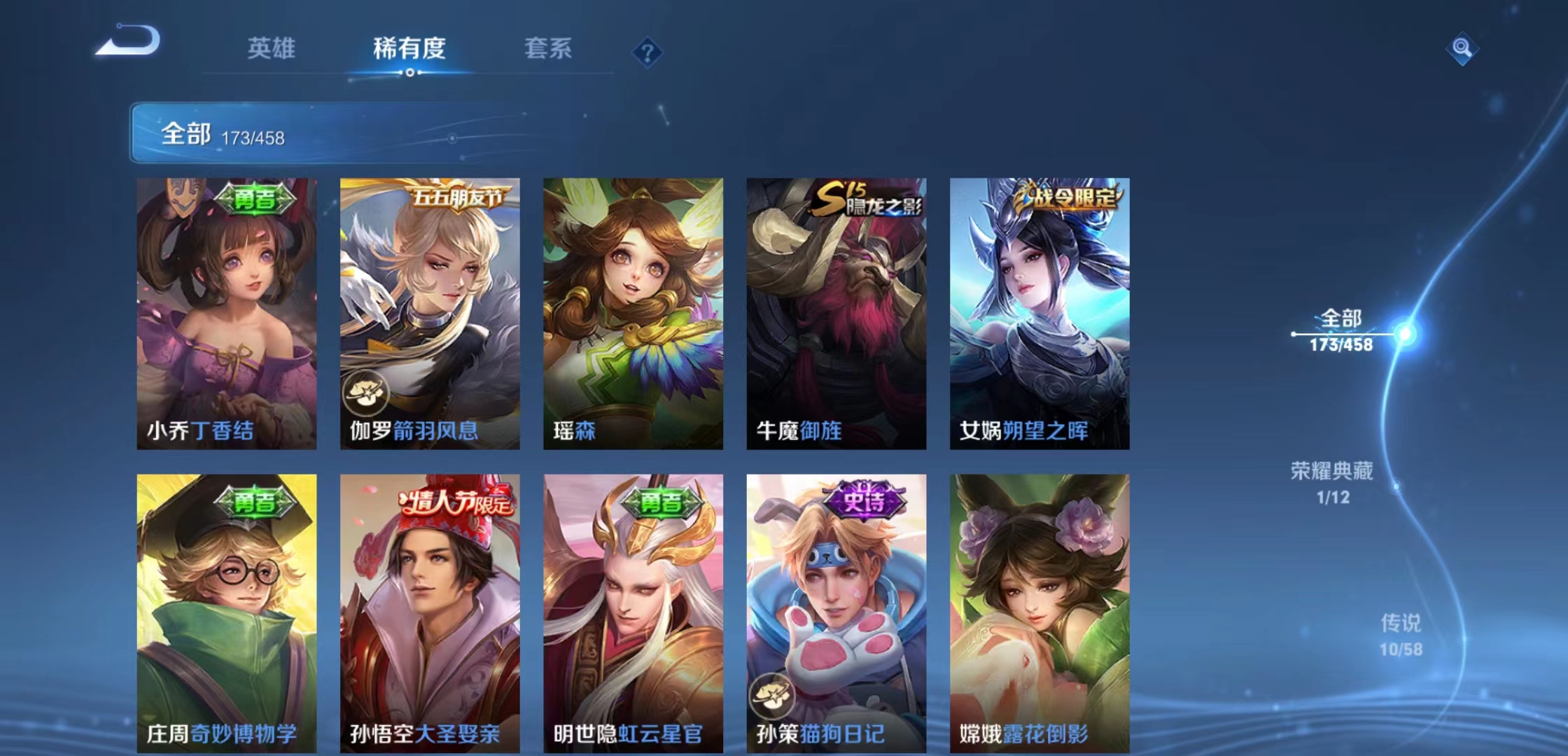Image resolution: width=1568 pixels, height=756 pixels.
Task: Switch to the 套系 tab
Action: coord(547,49)
